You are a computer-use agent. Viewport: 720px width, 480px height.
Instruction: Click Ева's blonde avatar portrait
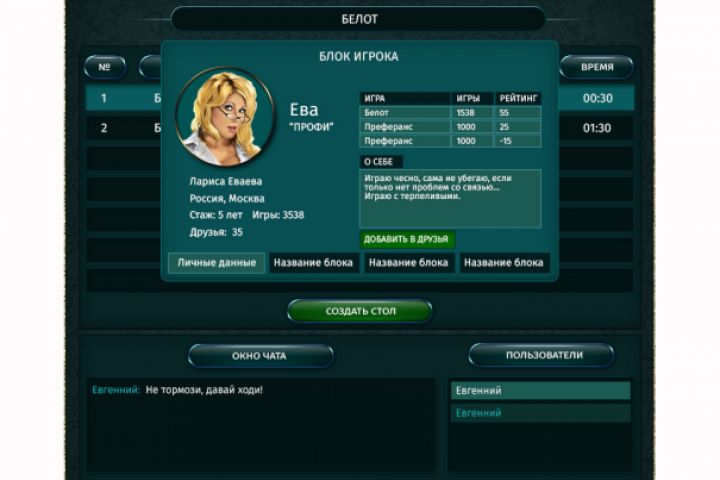click(x=224, y=116)
